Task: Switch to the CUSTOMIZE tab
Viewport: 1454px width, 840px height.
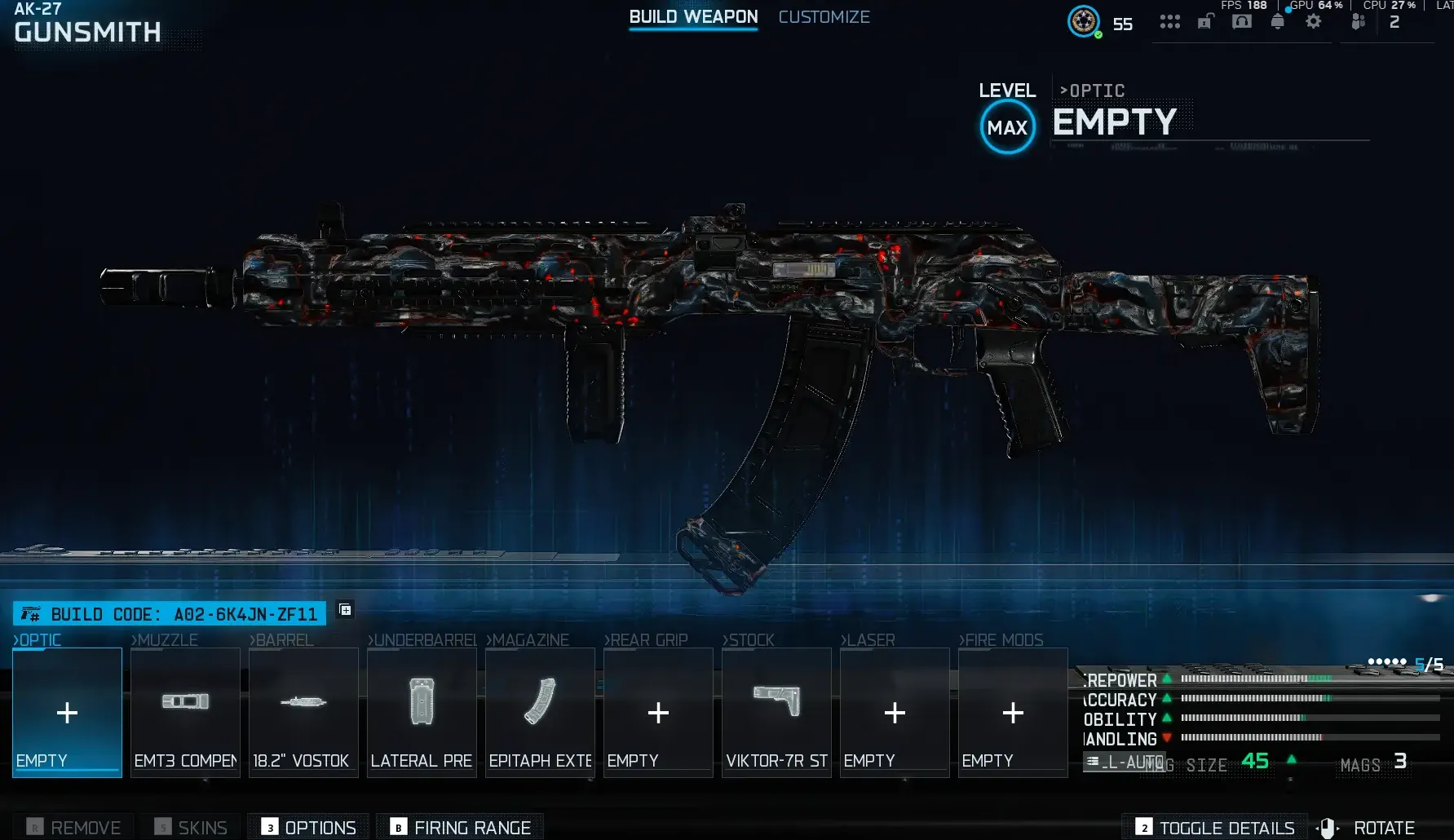Action: tap(824, 16)
